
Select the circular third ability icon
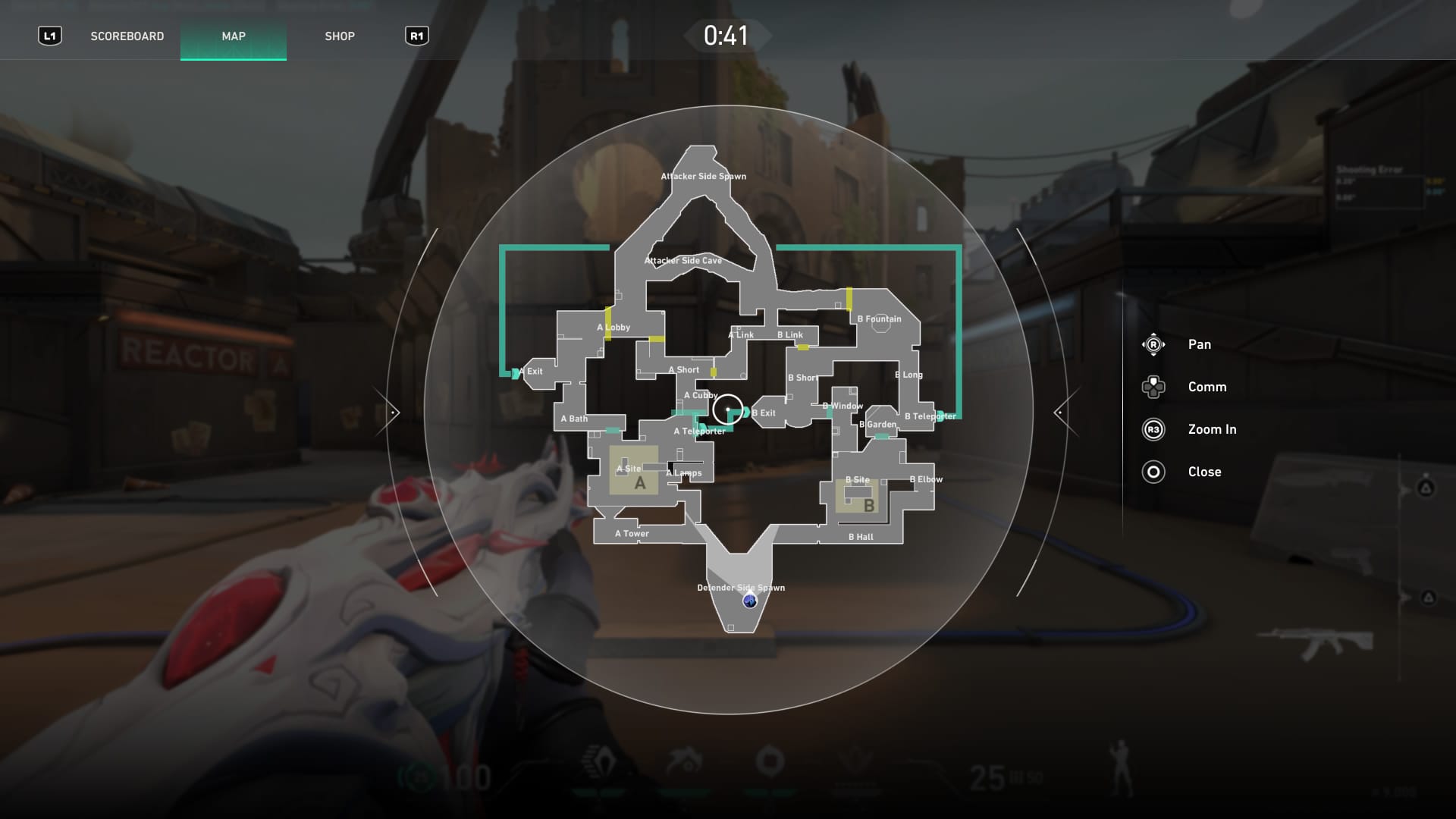click(769, 761)
